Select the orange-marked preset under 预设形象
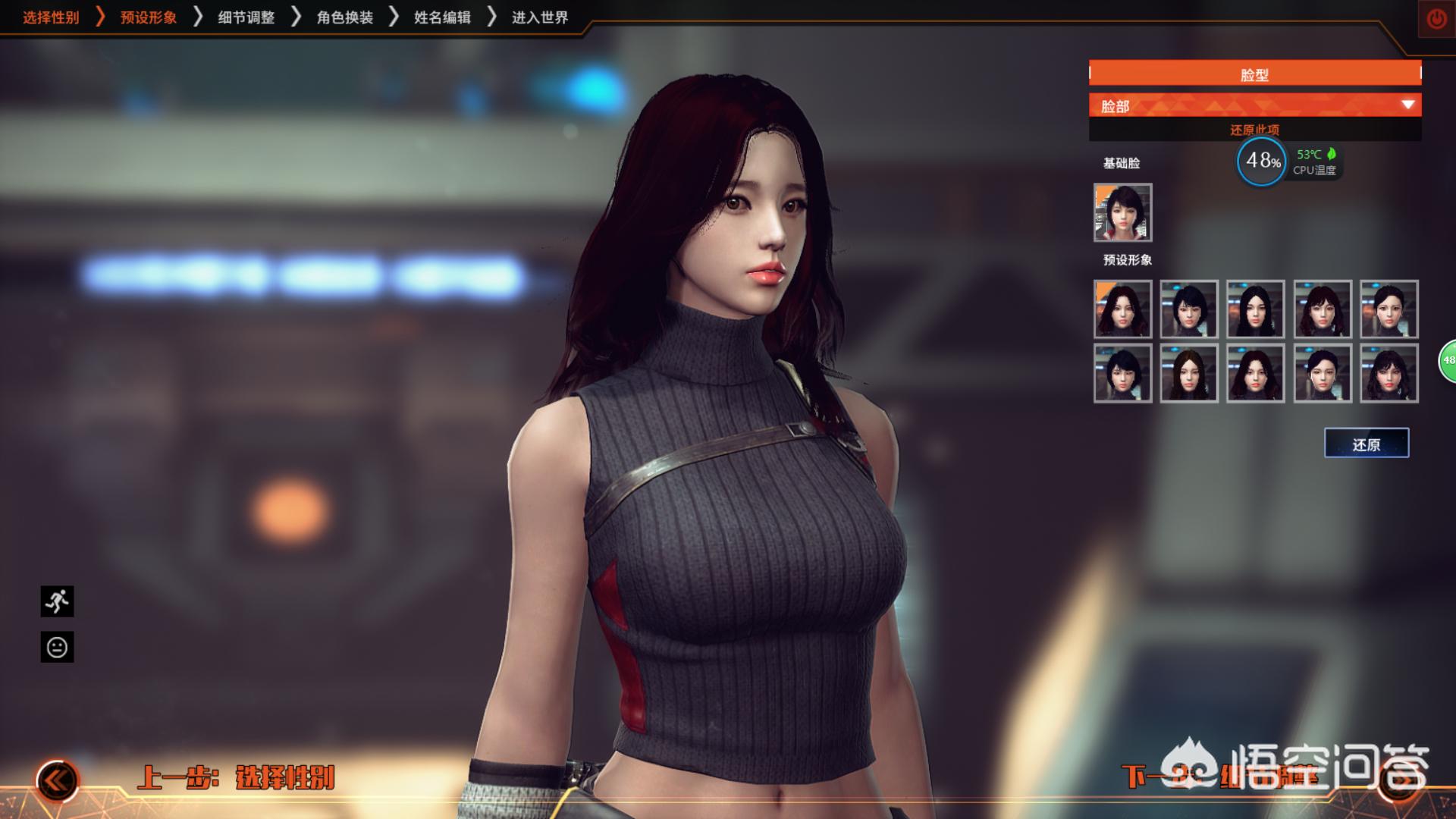1456x819 pixels. click(x=1122, y=309)
